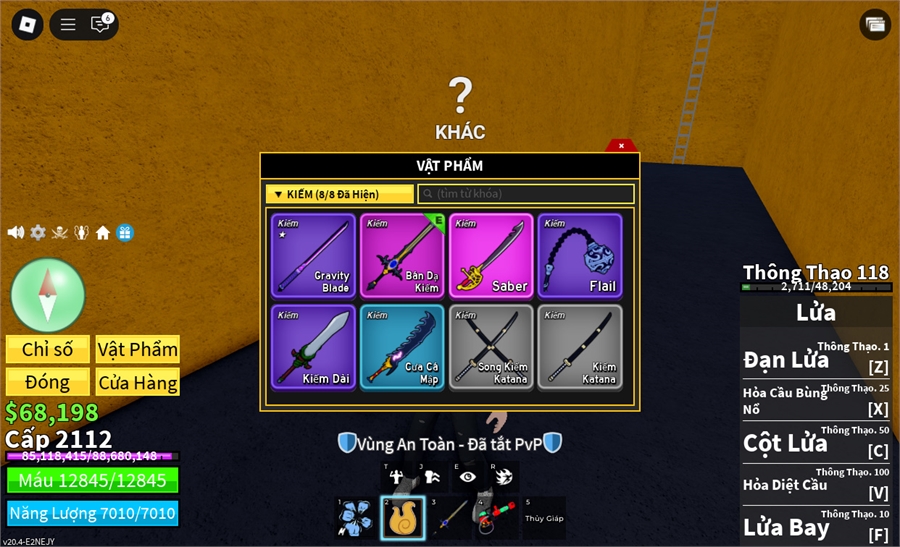Open the Cửa Hàng shop
Screen dimensions: 900x547
tap(138, 382)
